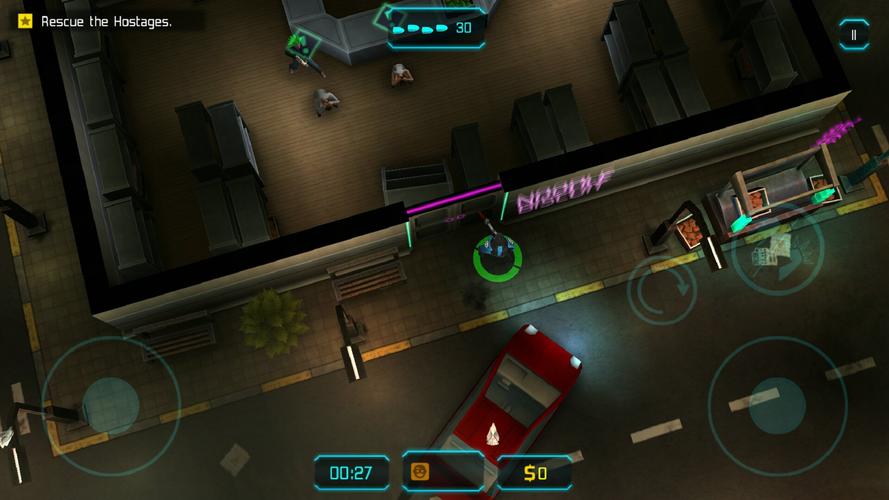The width and height of the screenshot is (889, 500).
Task: Pause the game with the pause button
Action: tap(853, 35)
